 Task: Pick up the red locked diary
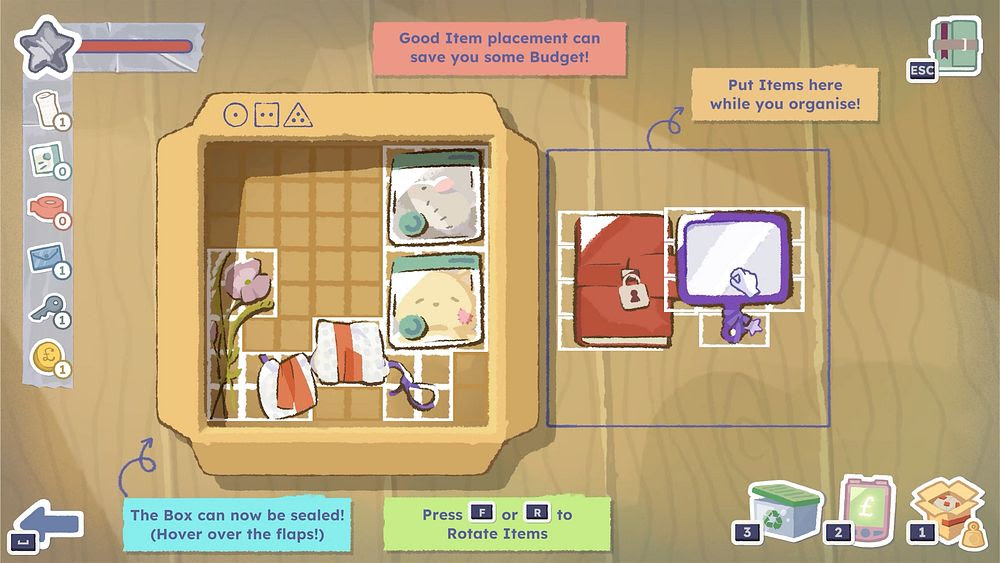(x=620, y=282)
